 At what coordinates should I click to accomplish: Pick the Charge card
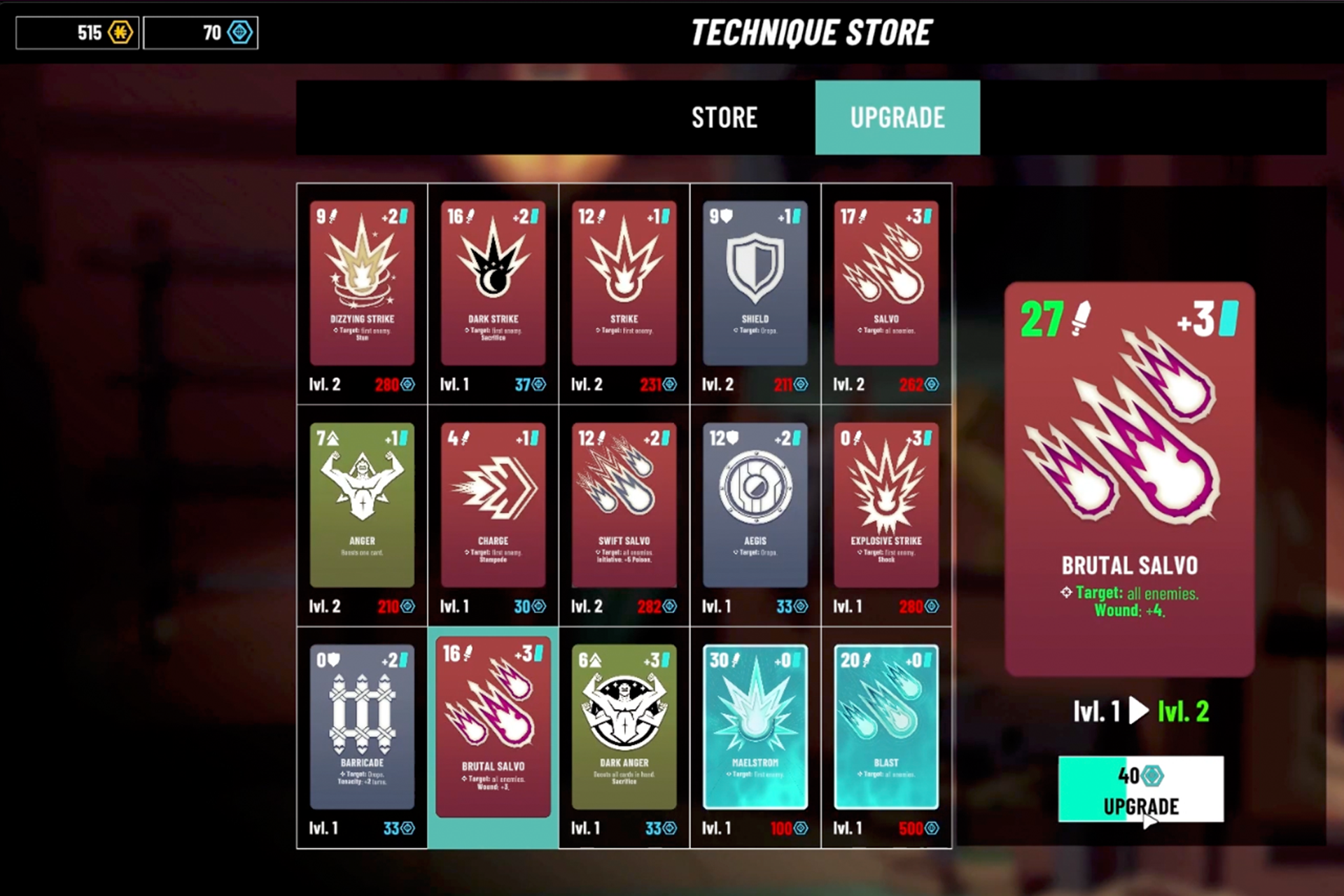tap(493, 505)
